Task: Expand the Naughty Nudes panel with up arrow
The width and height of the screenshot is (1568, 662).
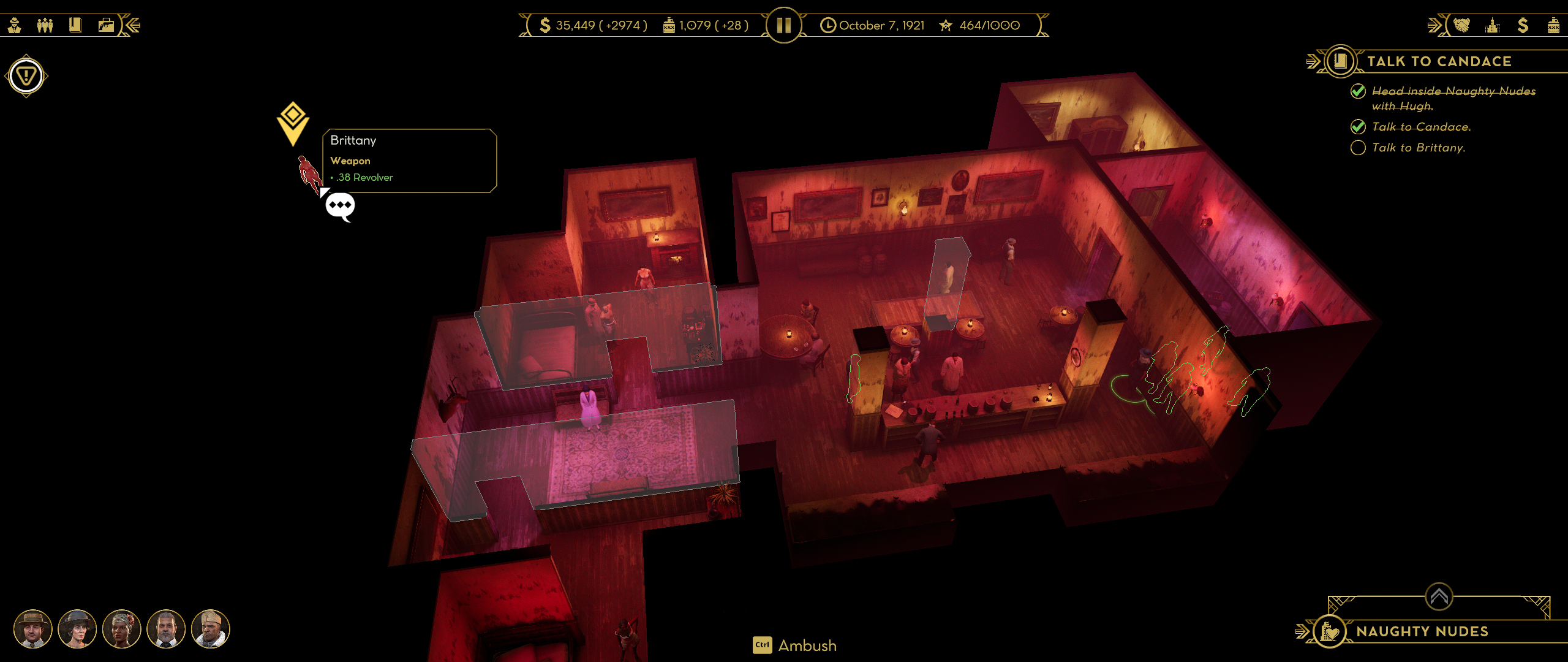Action: (1439, 596)
